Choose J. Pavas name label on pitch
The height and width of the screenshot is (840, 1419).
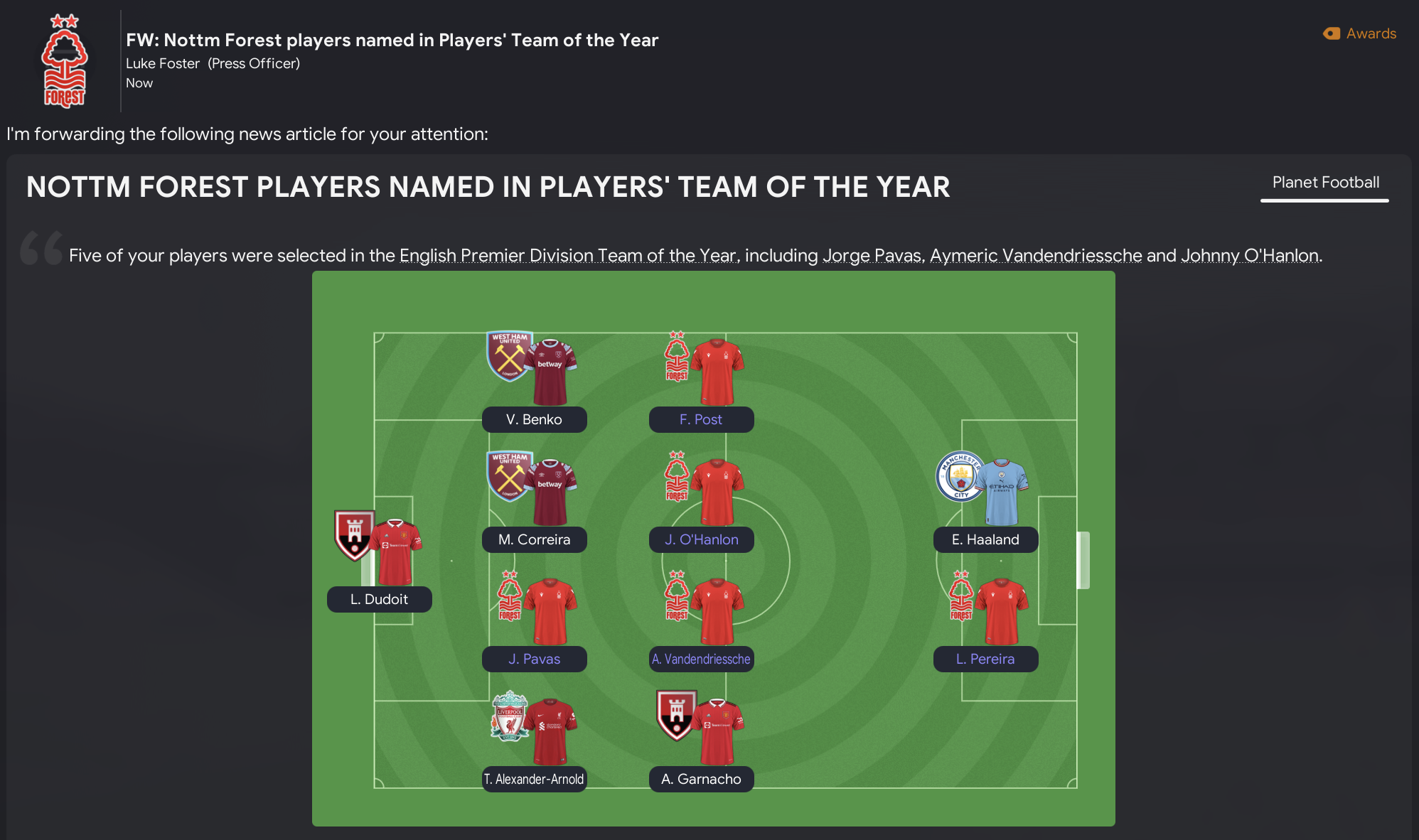(534, 659)
